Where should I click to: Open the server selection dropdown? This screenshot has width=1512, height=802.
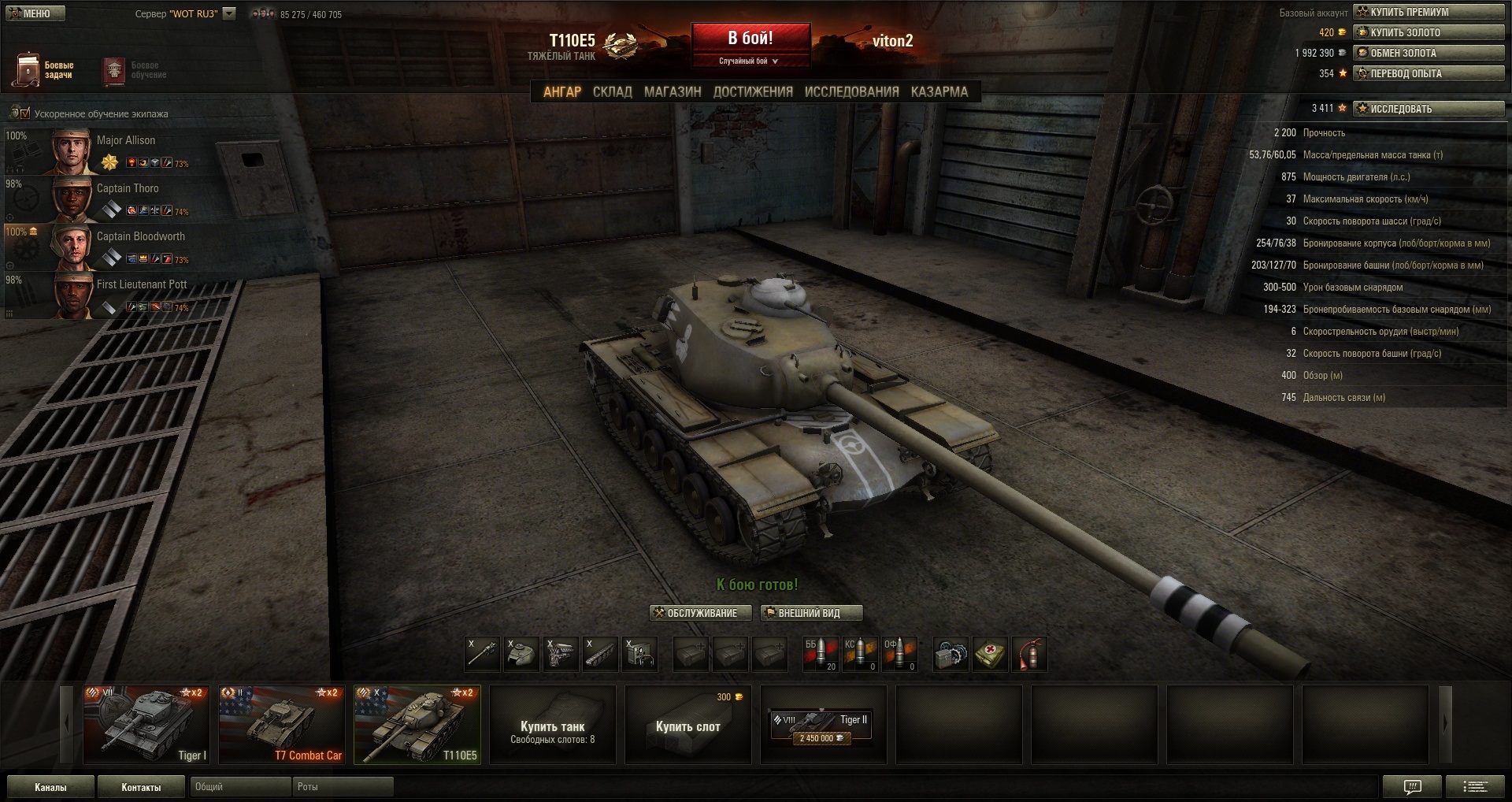(x=229, y=13)
